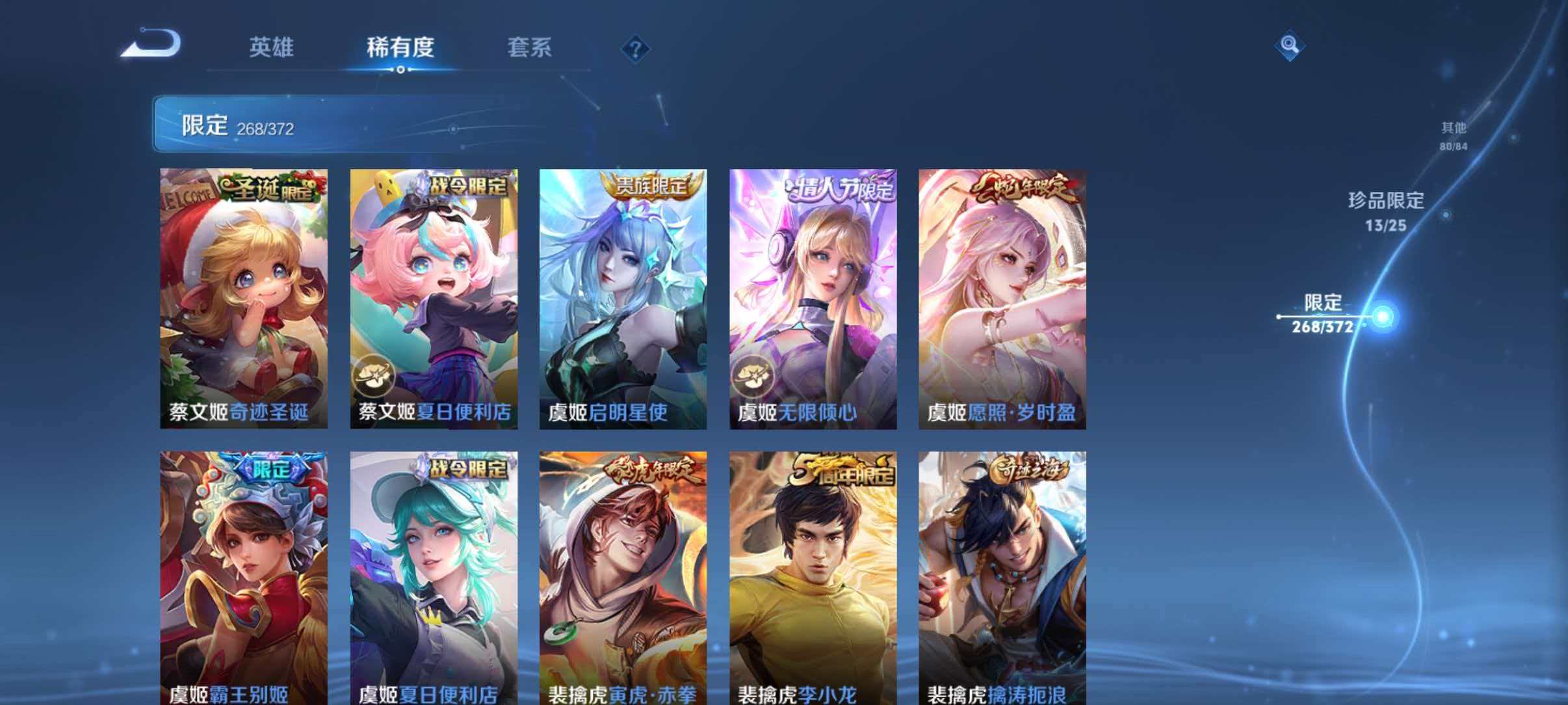This screenshot has height=705, width=1568.
Task: Select the 稀有度 tab
Action: coord(401,47)
